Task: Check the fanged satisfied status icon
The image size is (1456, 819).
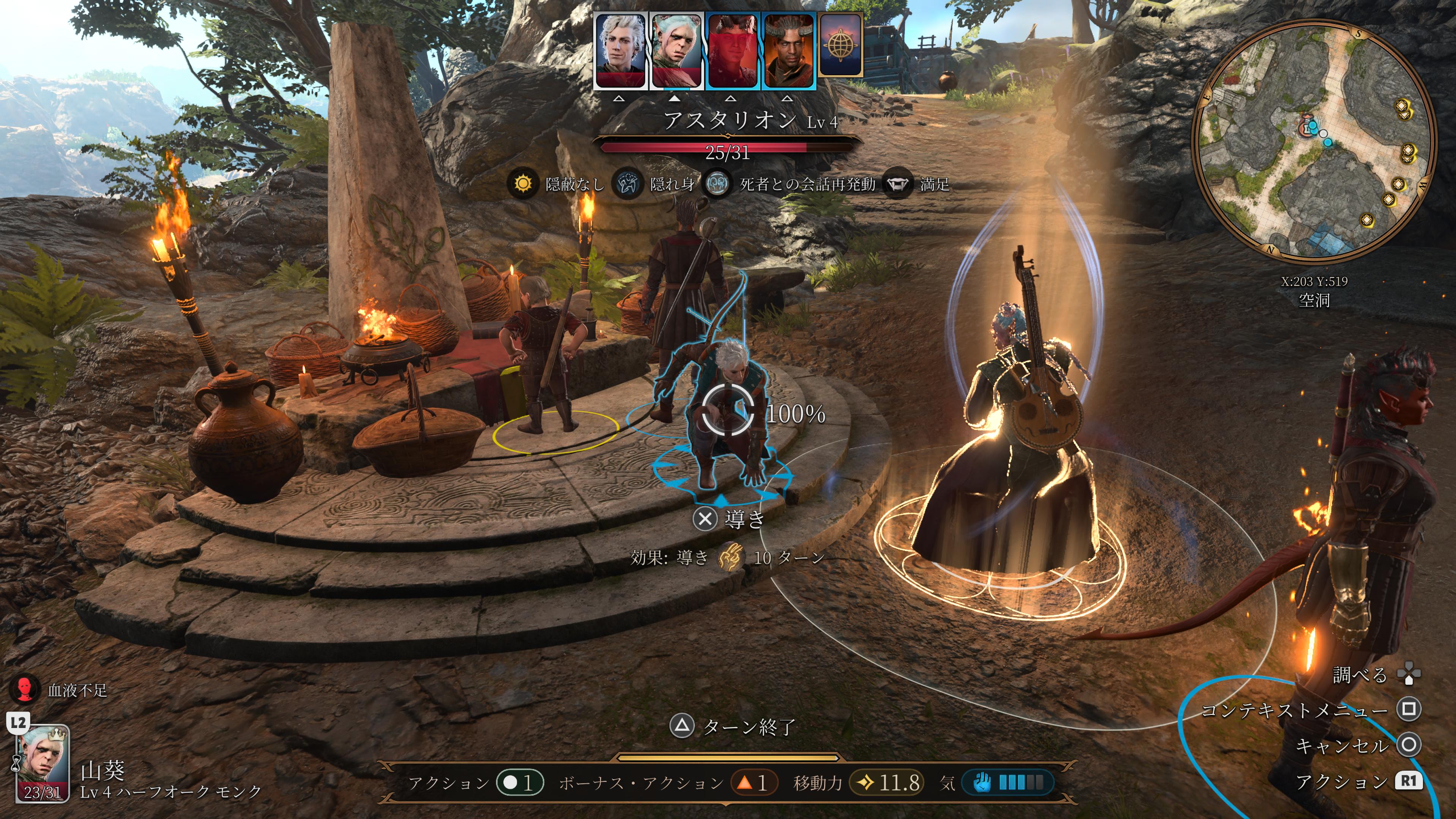Action: (x=897, y=184)
